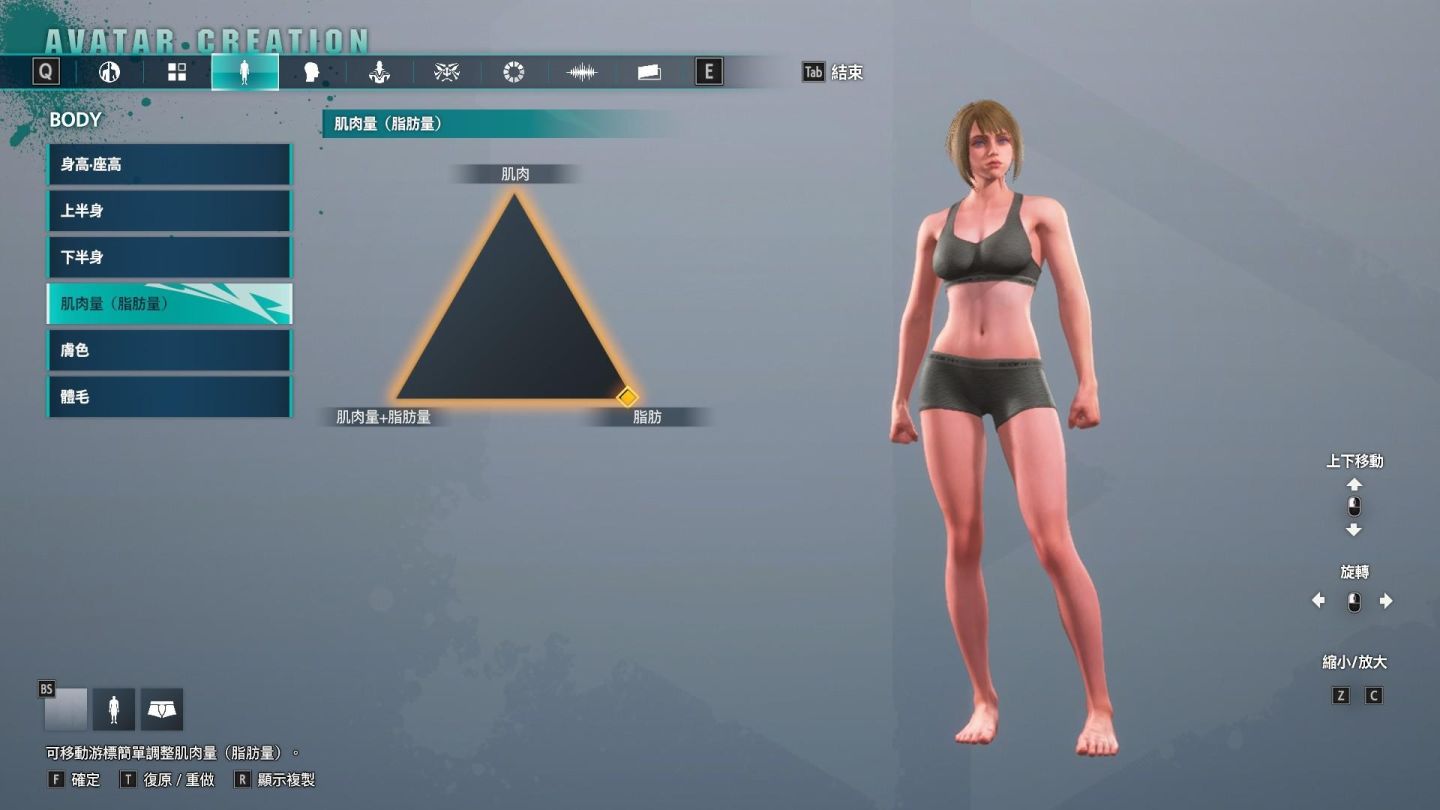Toggle the underwear display icon
The image size is (1440, 810).
point(162,709)
